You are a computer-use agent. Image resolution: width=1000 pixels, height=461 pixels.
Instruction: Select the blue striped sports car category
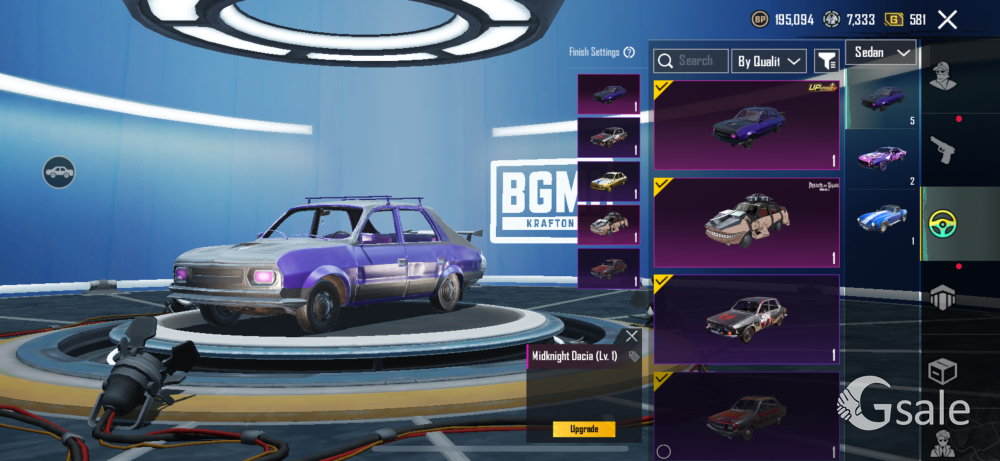(x=882, y=218)
